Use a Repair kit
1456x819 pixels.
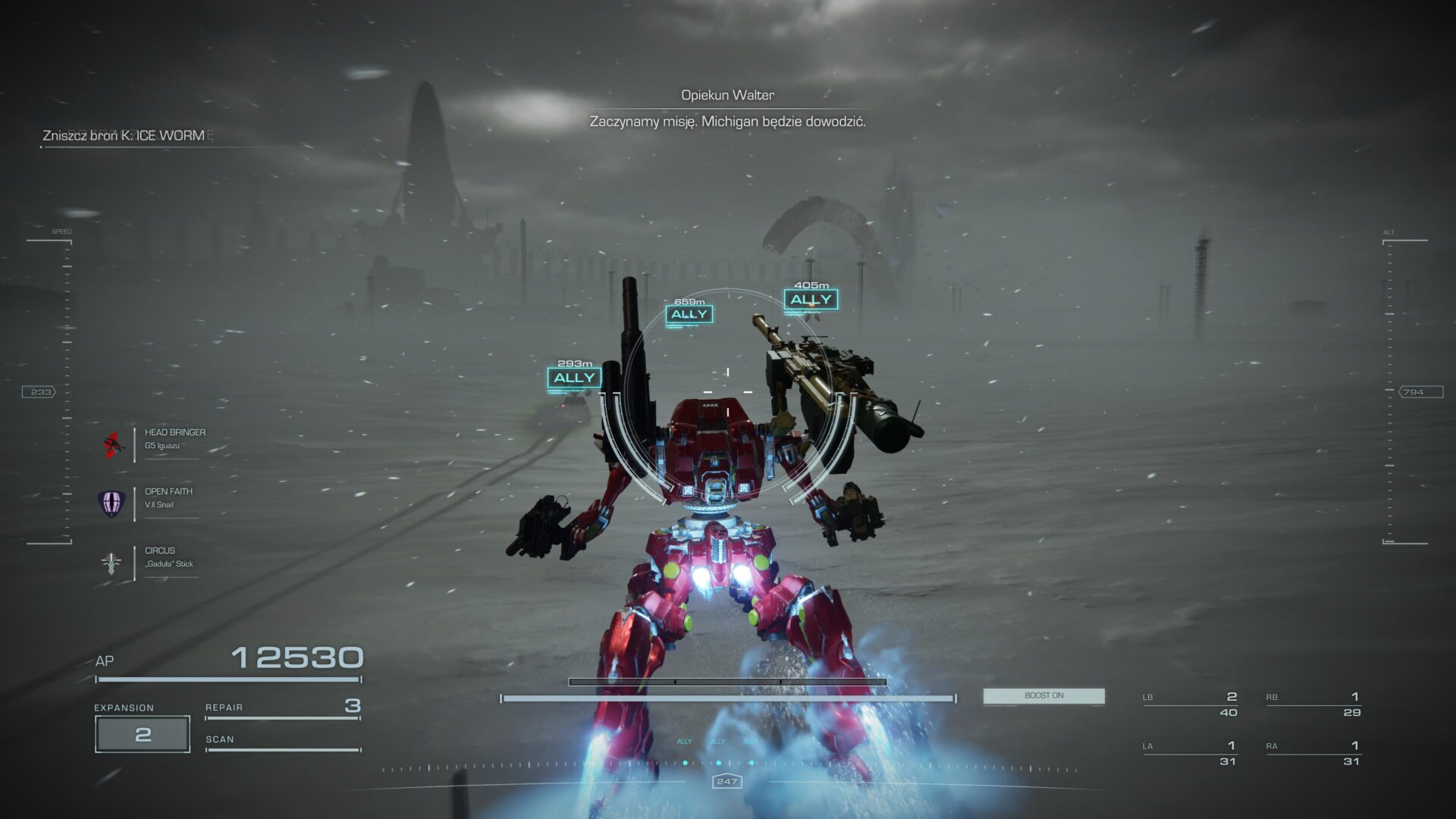point(282,708)
